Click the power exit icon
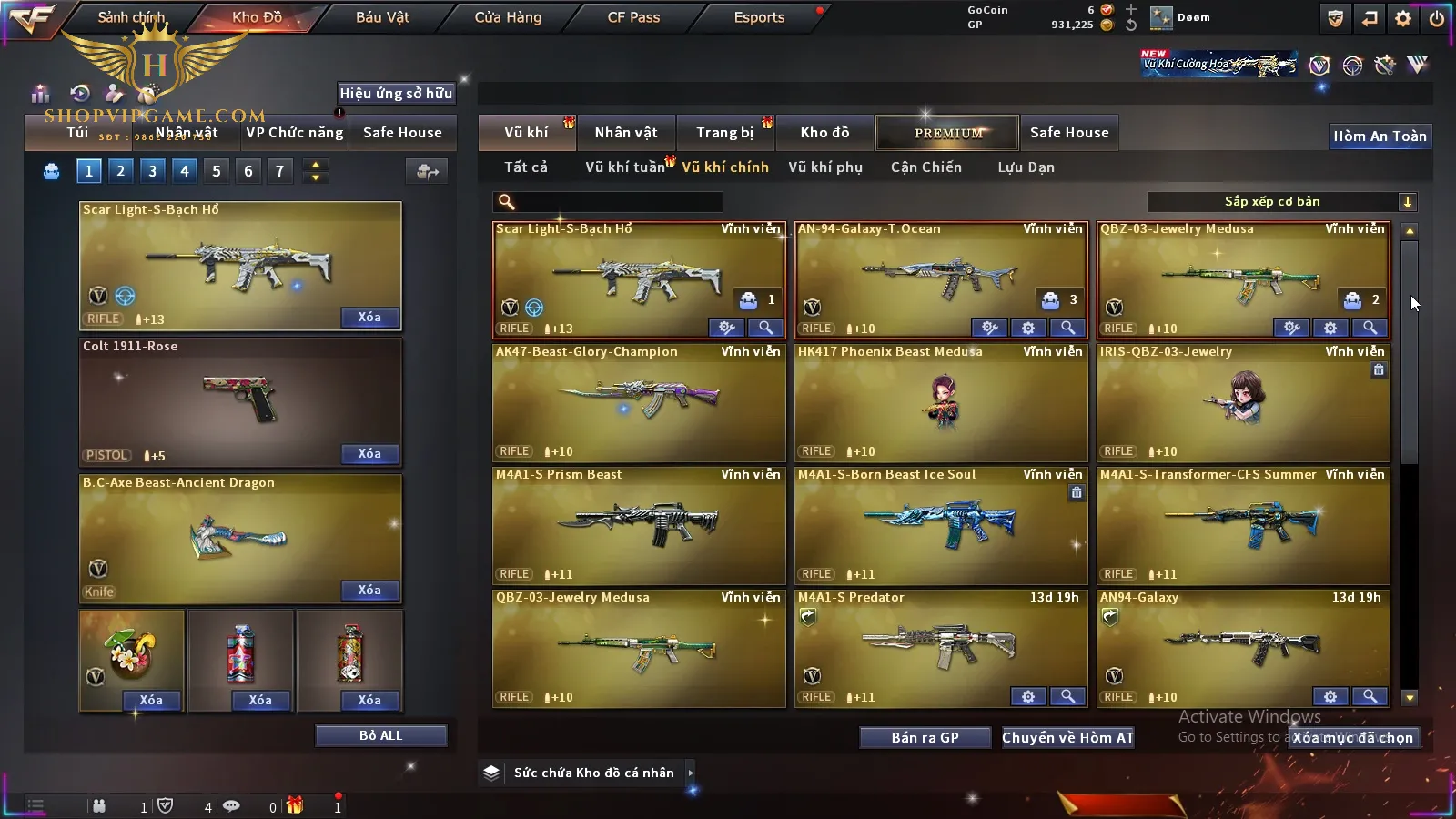1456x819 pixels. [1437, 18]
